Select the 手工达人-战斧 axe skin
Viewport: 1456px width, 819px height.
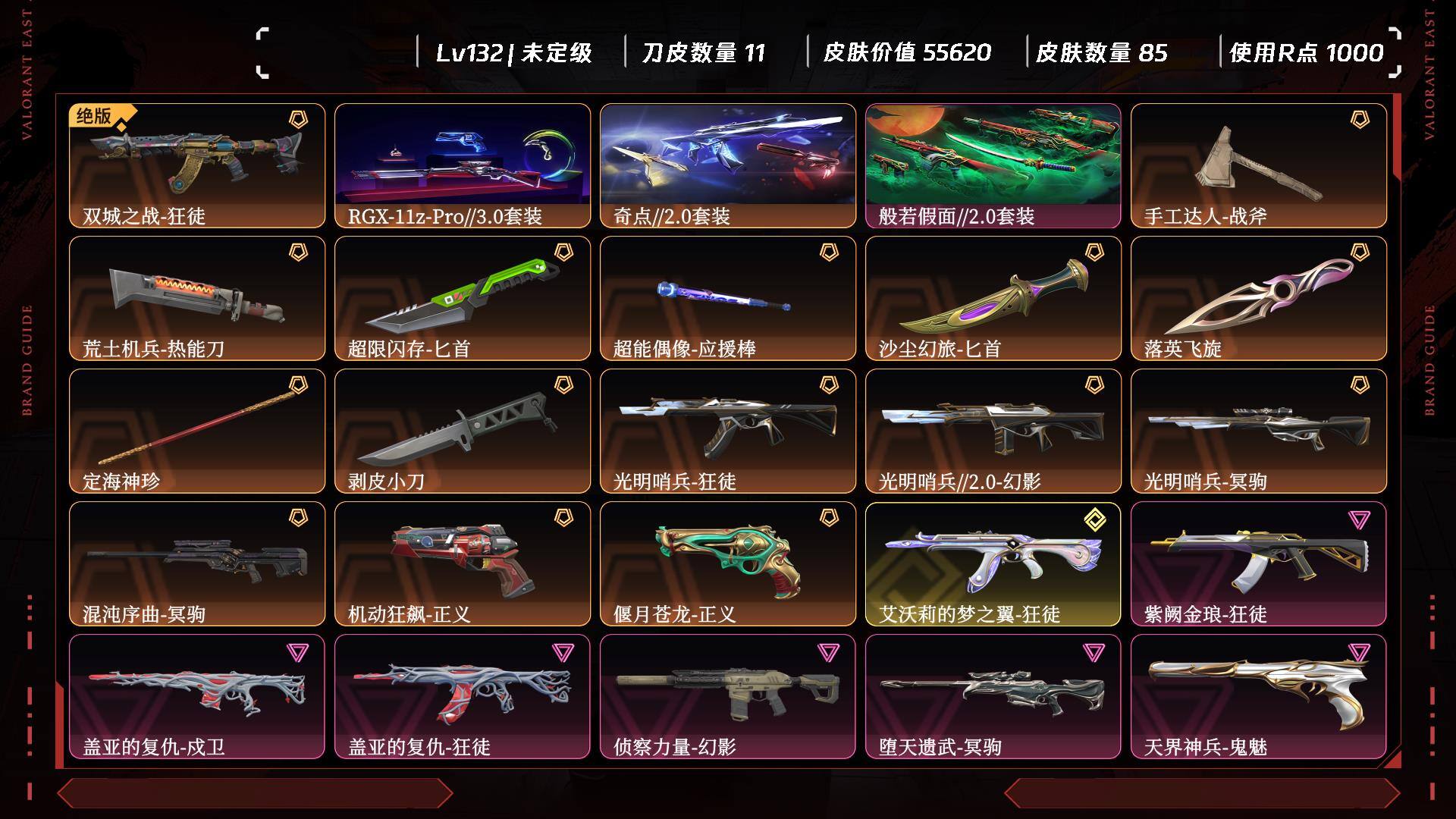click(1259, 165)
